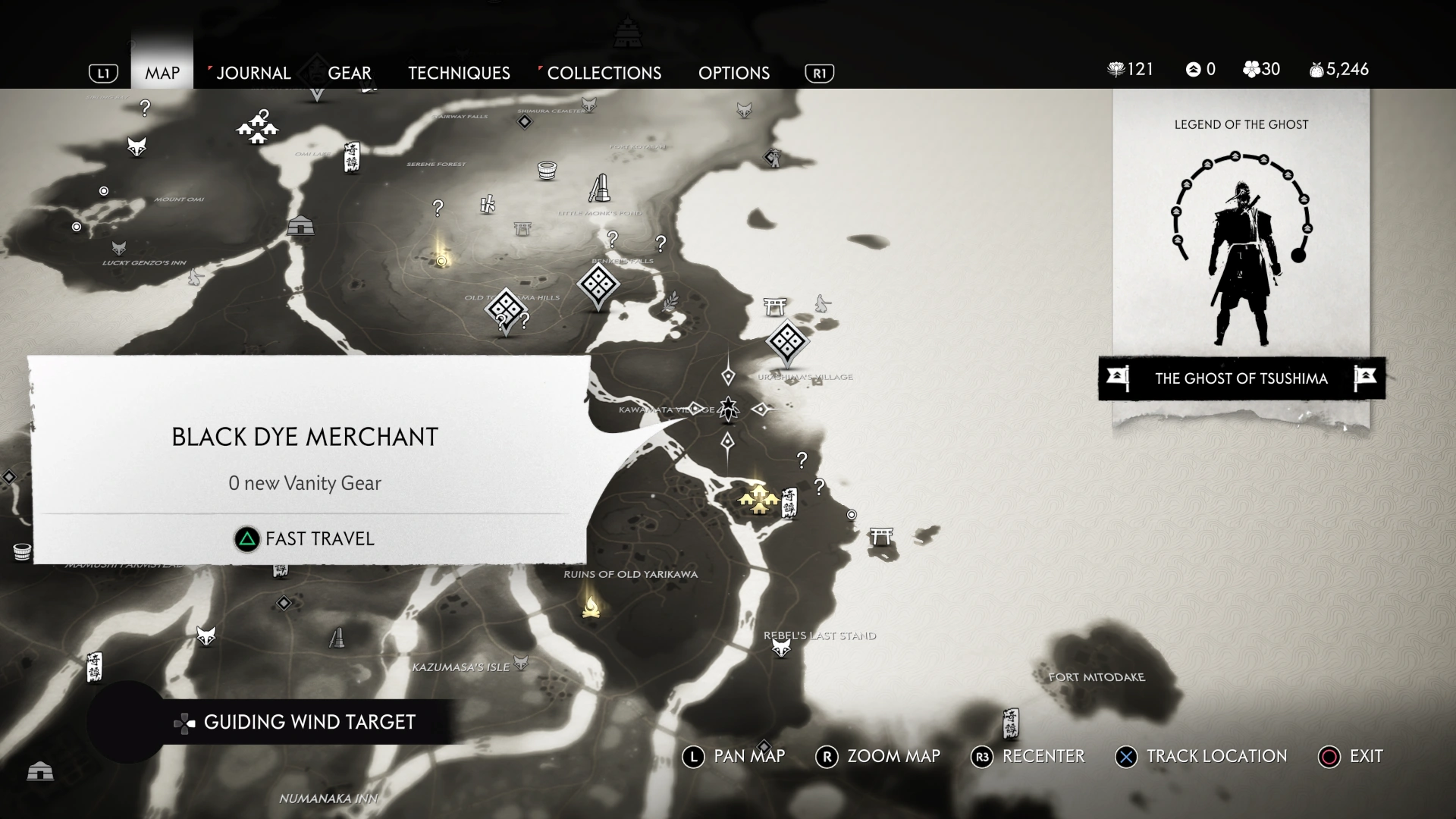1456x819 pixels.
Task: Open the TECHNIQUES tab
Action: point(459,73)
